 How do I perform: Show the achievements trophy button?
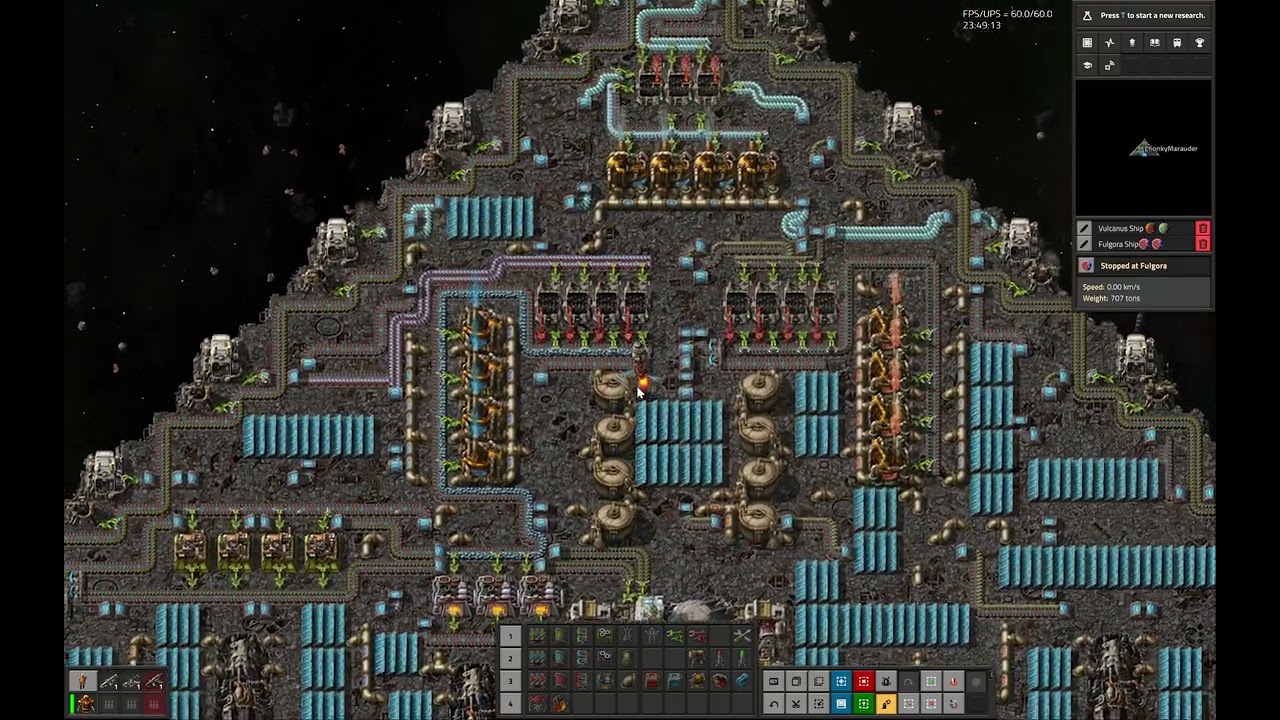(1200, 43)
